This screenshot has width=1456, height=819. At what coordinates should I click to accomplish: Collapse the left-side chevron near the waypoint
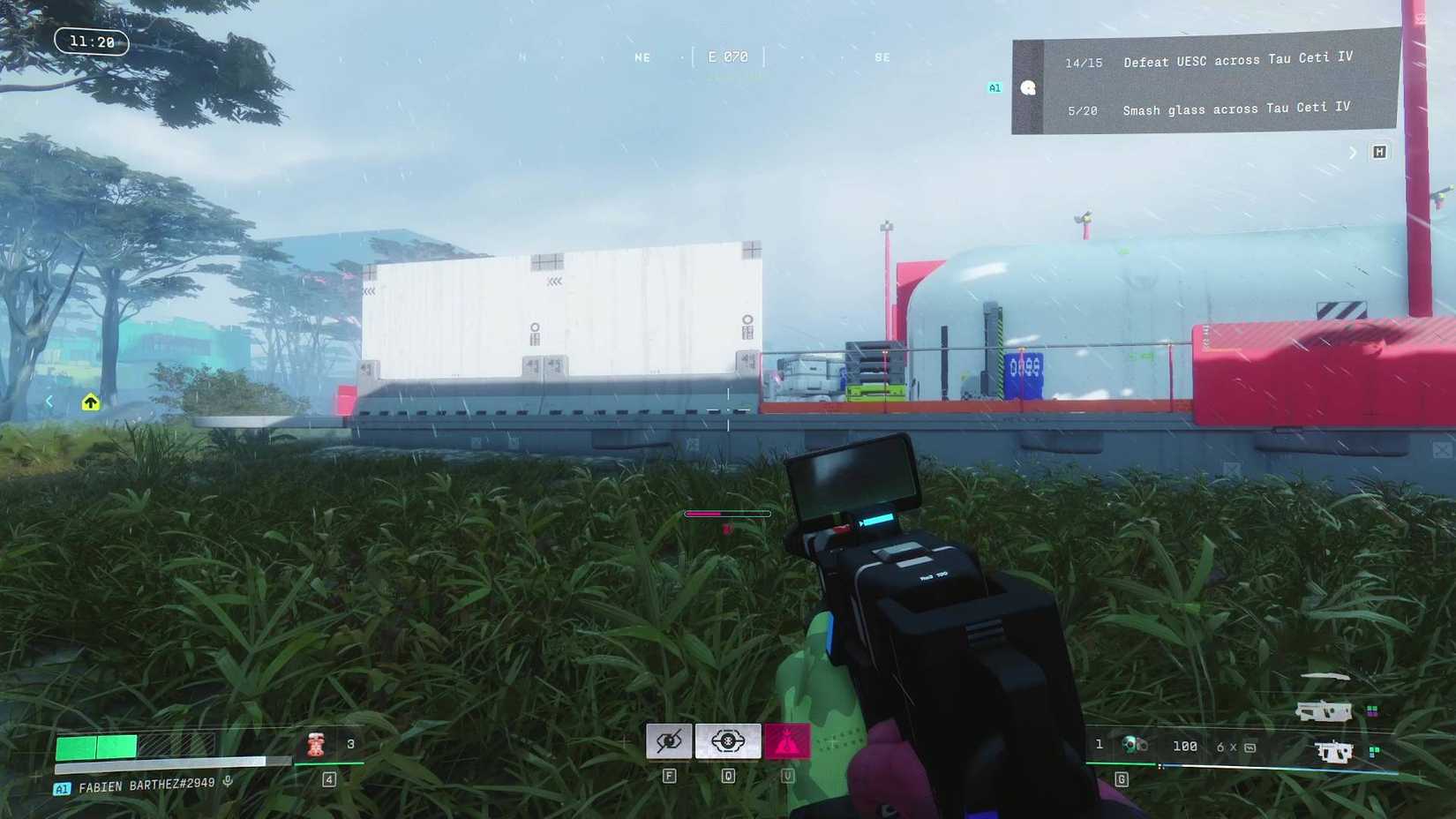pyautogui.click(x=49, y=400)
